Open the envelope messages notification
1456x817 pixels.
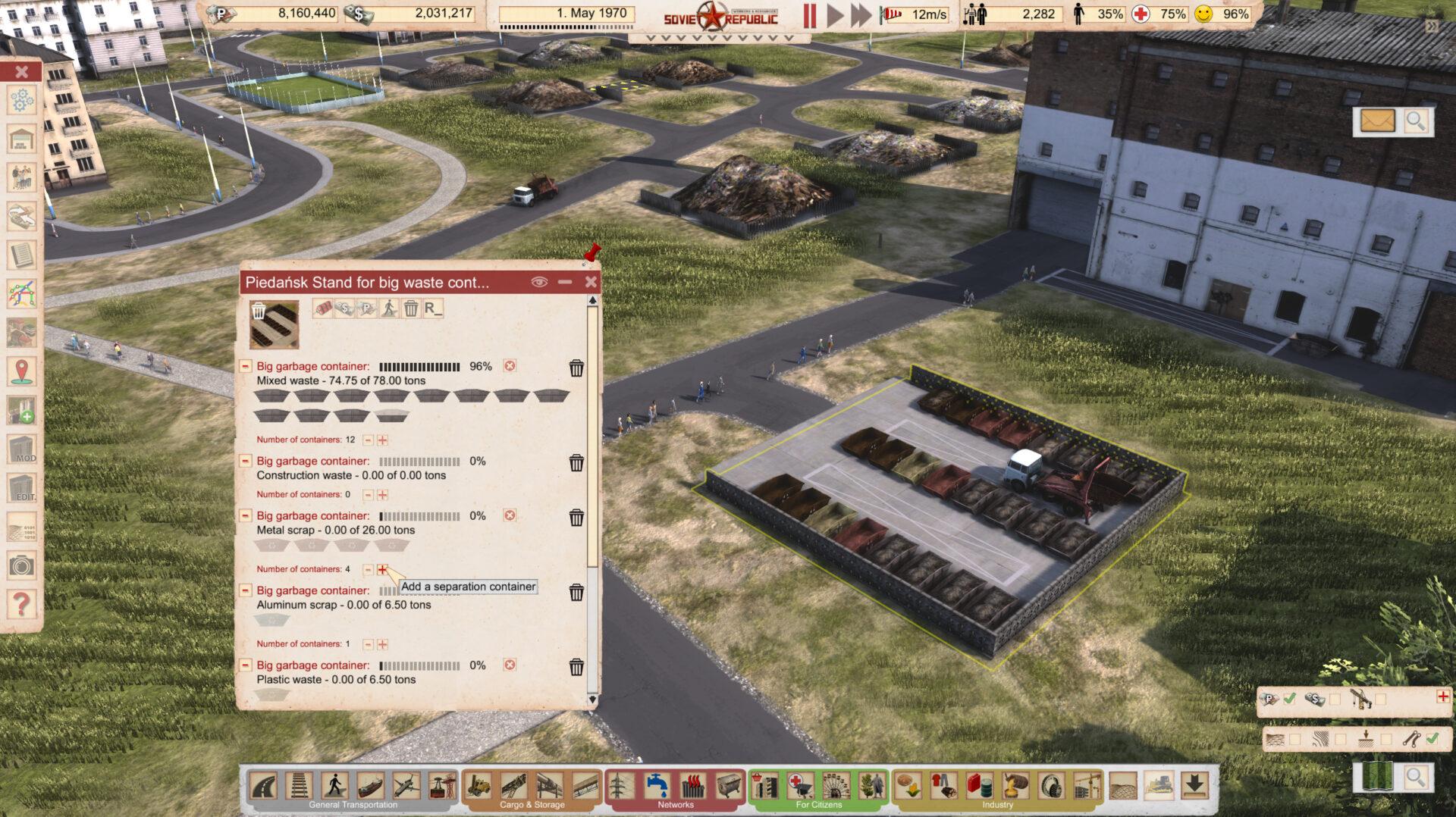point(1377,121)
